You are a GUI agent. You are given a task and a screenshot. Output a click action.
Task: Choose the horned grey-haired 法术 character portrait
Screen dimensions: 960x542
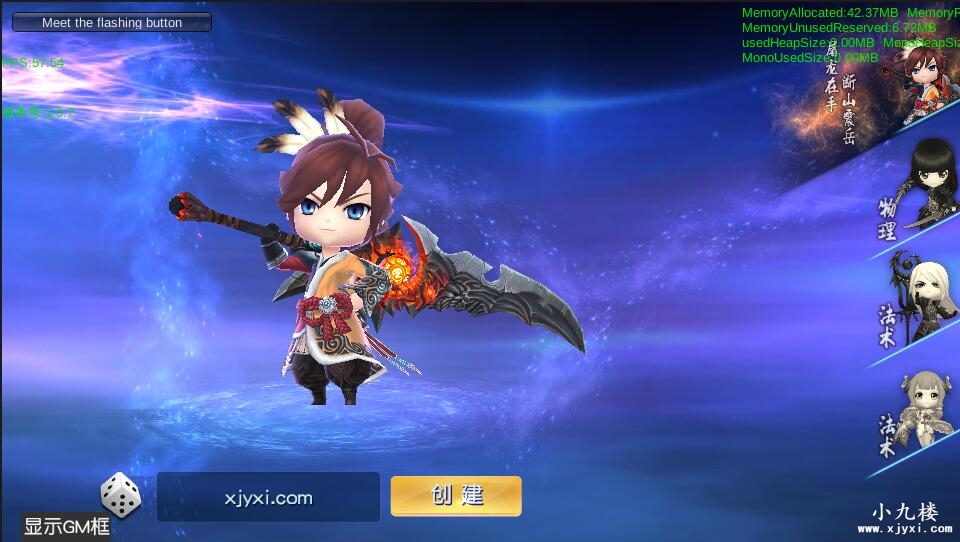click(x=920, y=409)
